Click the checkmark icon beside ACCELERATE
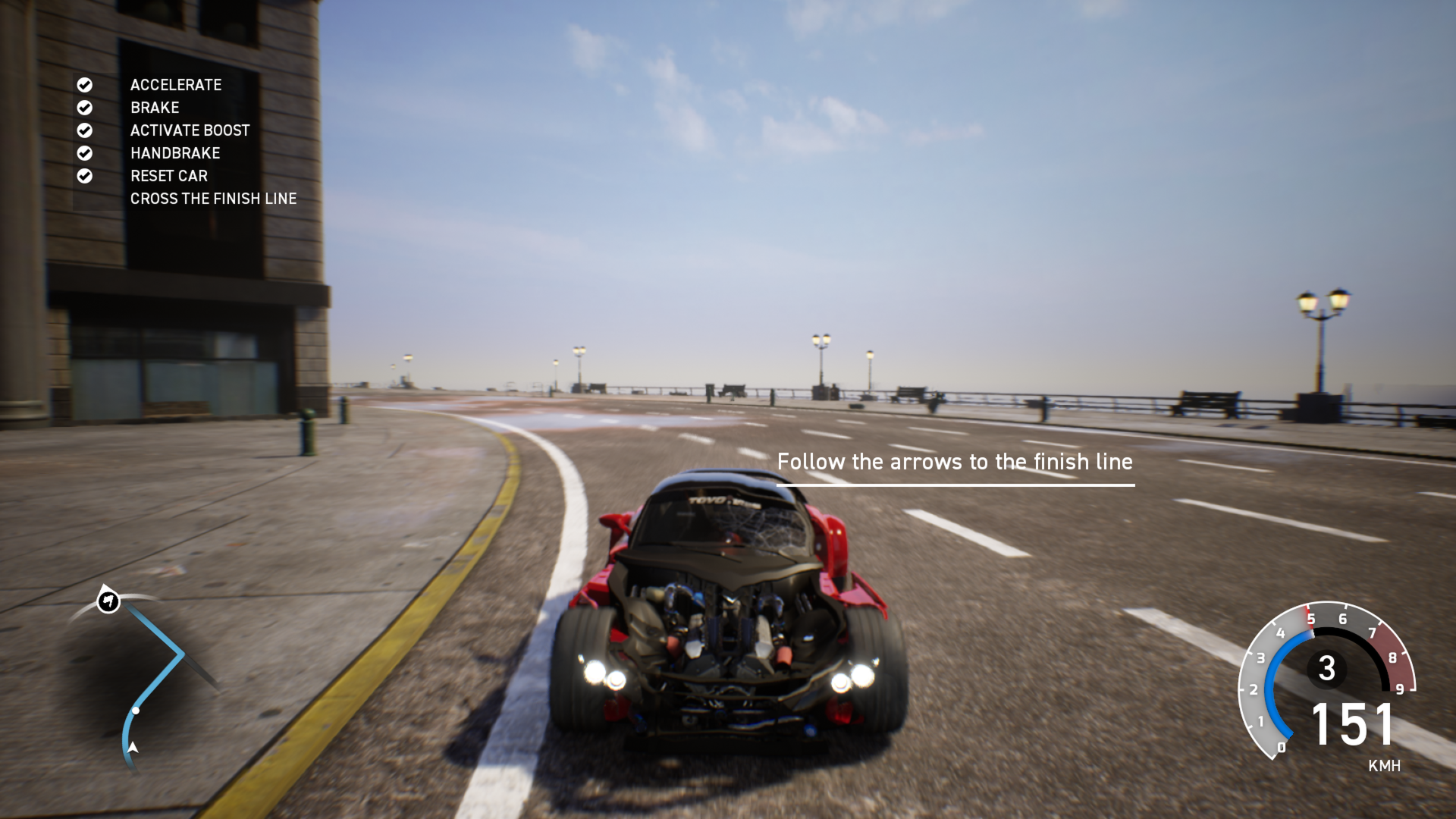 tap(85, 85)
